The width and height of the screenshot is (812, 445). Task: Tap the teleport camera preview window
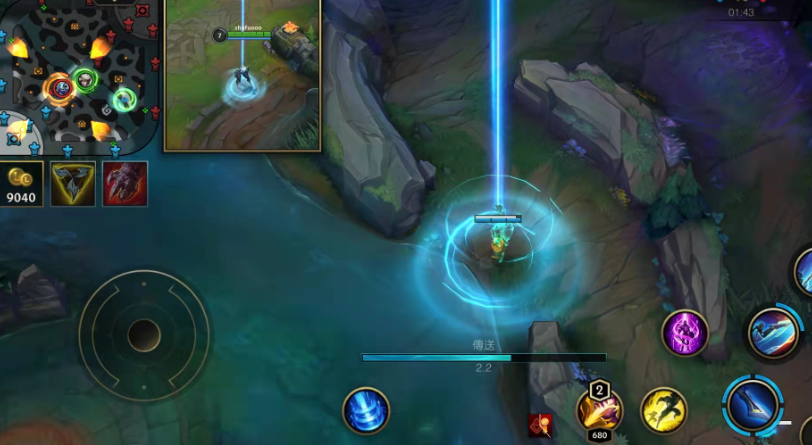[242, 75]
